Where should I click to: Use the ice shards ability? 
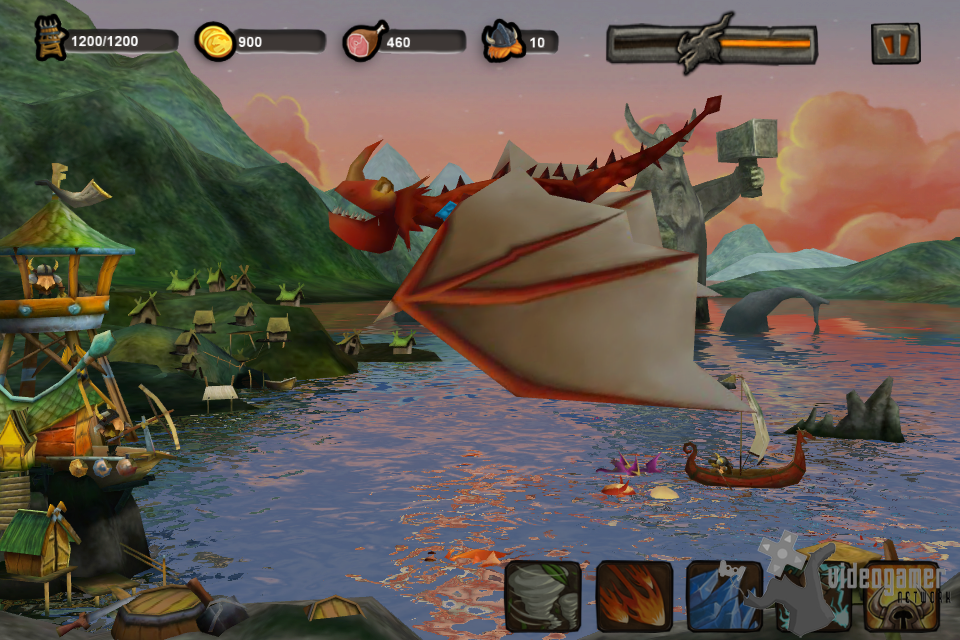pos(723,596)
